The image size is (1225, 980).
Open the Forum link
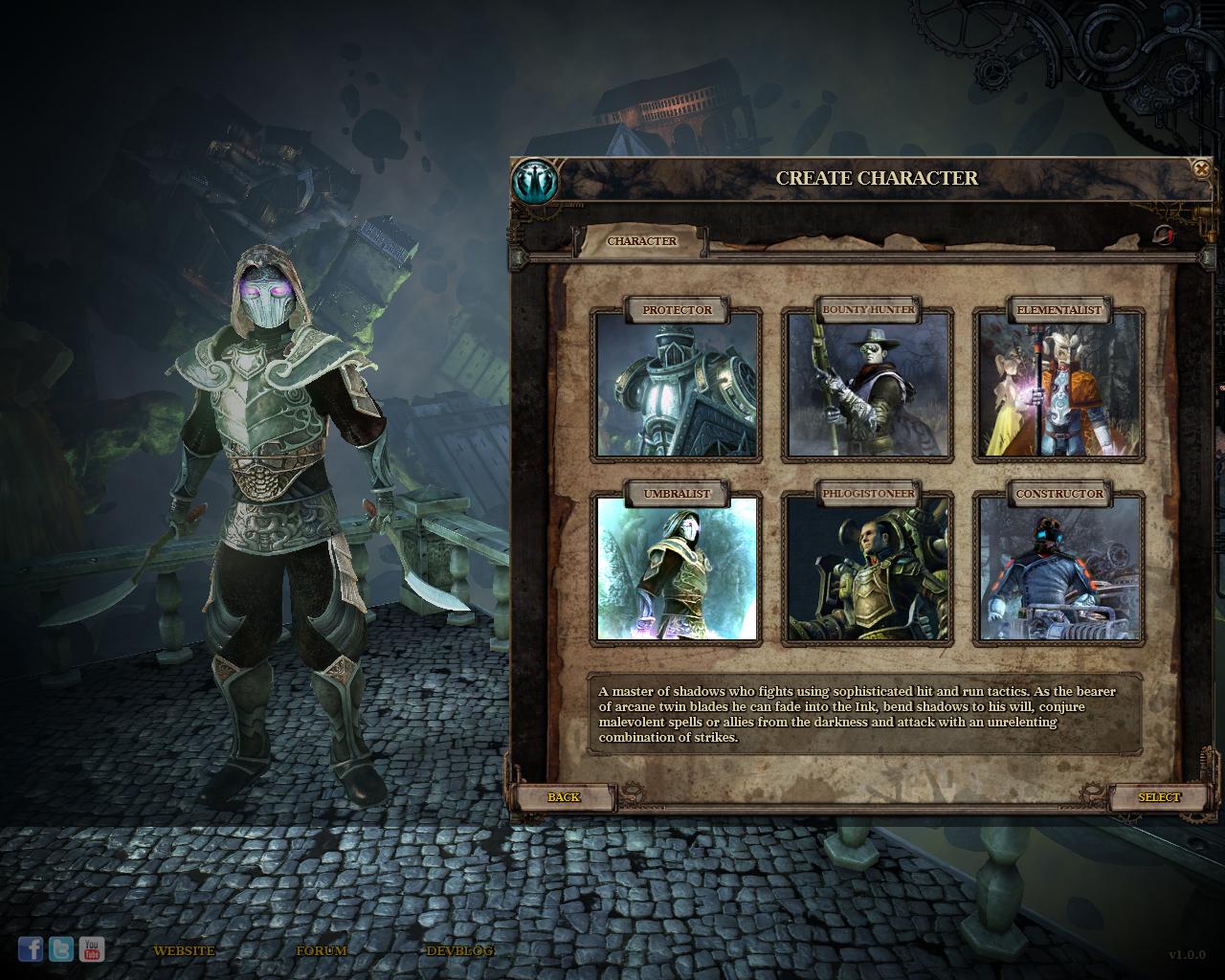coord(321,950)
